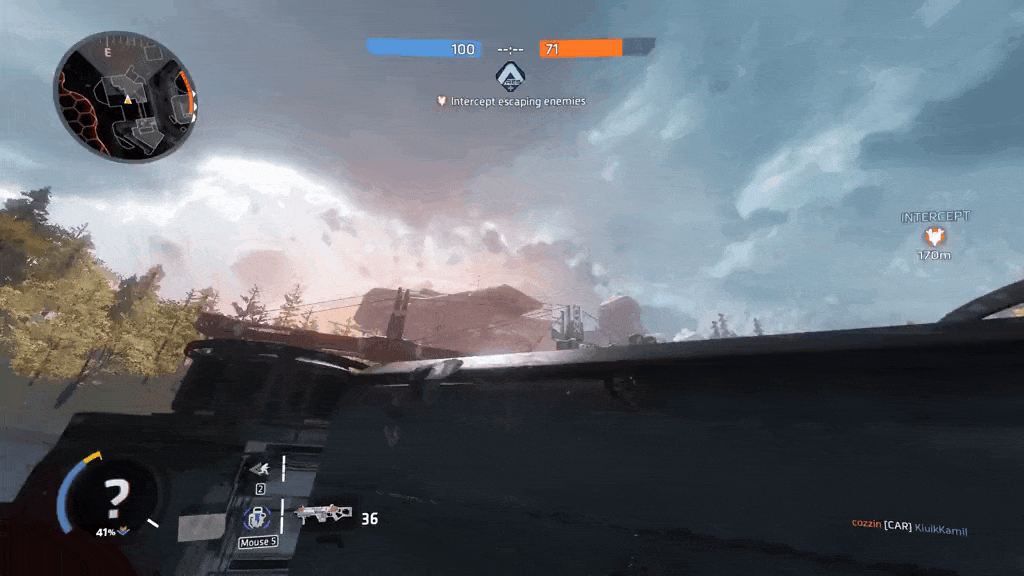Screen dimensions: 1024x576
Task: Select the Intercept escaping enemies objective
Action: (x=511, y=101)
